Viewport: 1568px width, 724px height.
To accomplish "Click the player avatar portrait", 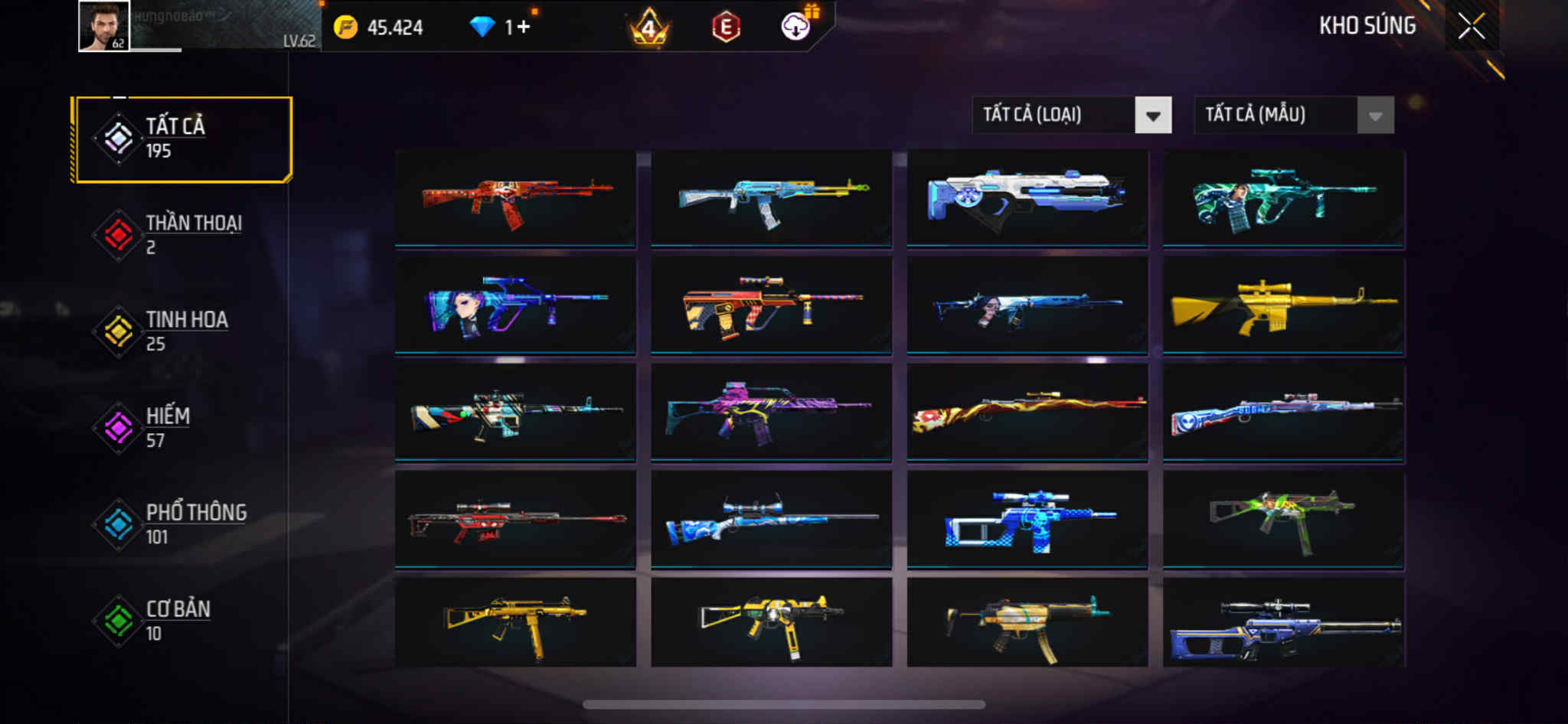I will point(104,27).
